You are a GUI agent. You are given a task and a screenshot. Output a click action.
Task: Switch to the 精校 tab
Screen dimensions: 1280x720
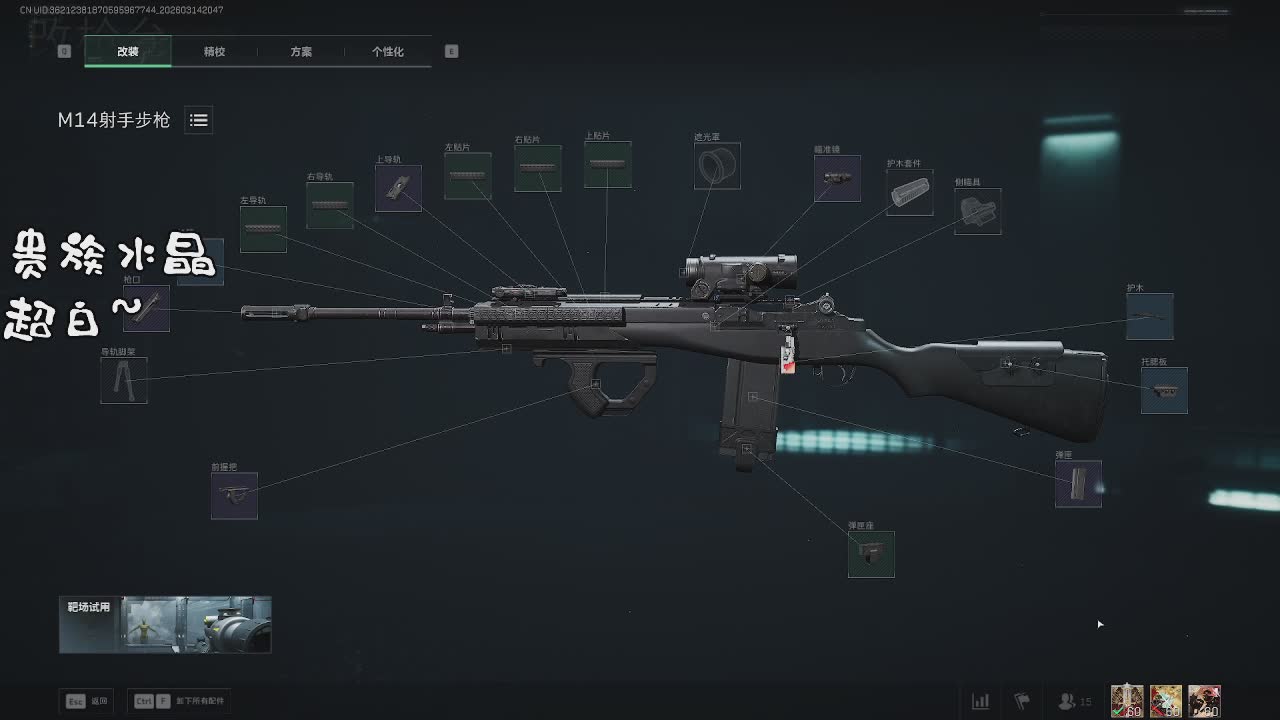(x=214, y=51)
